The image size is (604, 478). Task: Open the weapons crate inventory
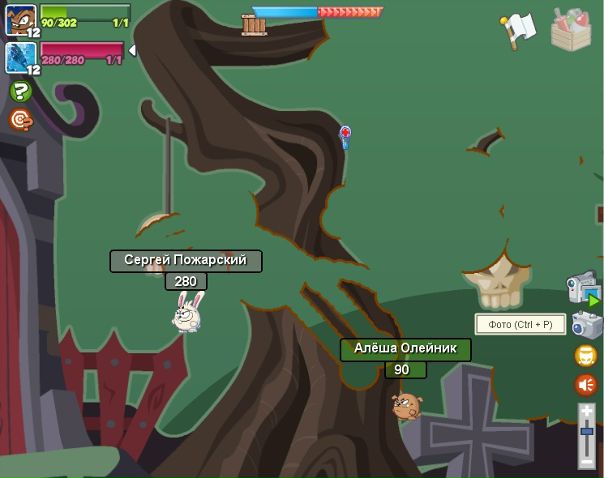[x=571, y=28]
